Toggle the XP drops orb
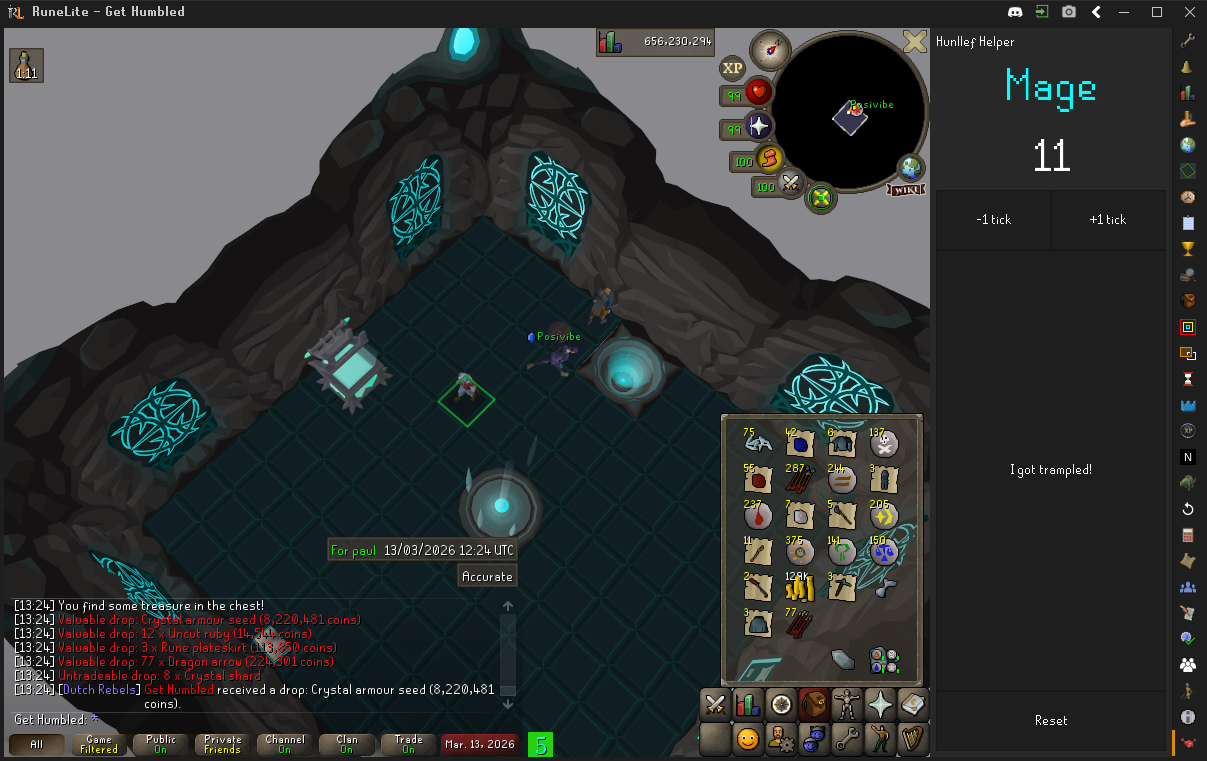The width and height of the screenshot is (1207, 761). (x=733, y=68)
